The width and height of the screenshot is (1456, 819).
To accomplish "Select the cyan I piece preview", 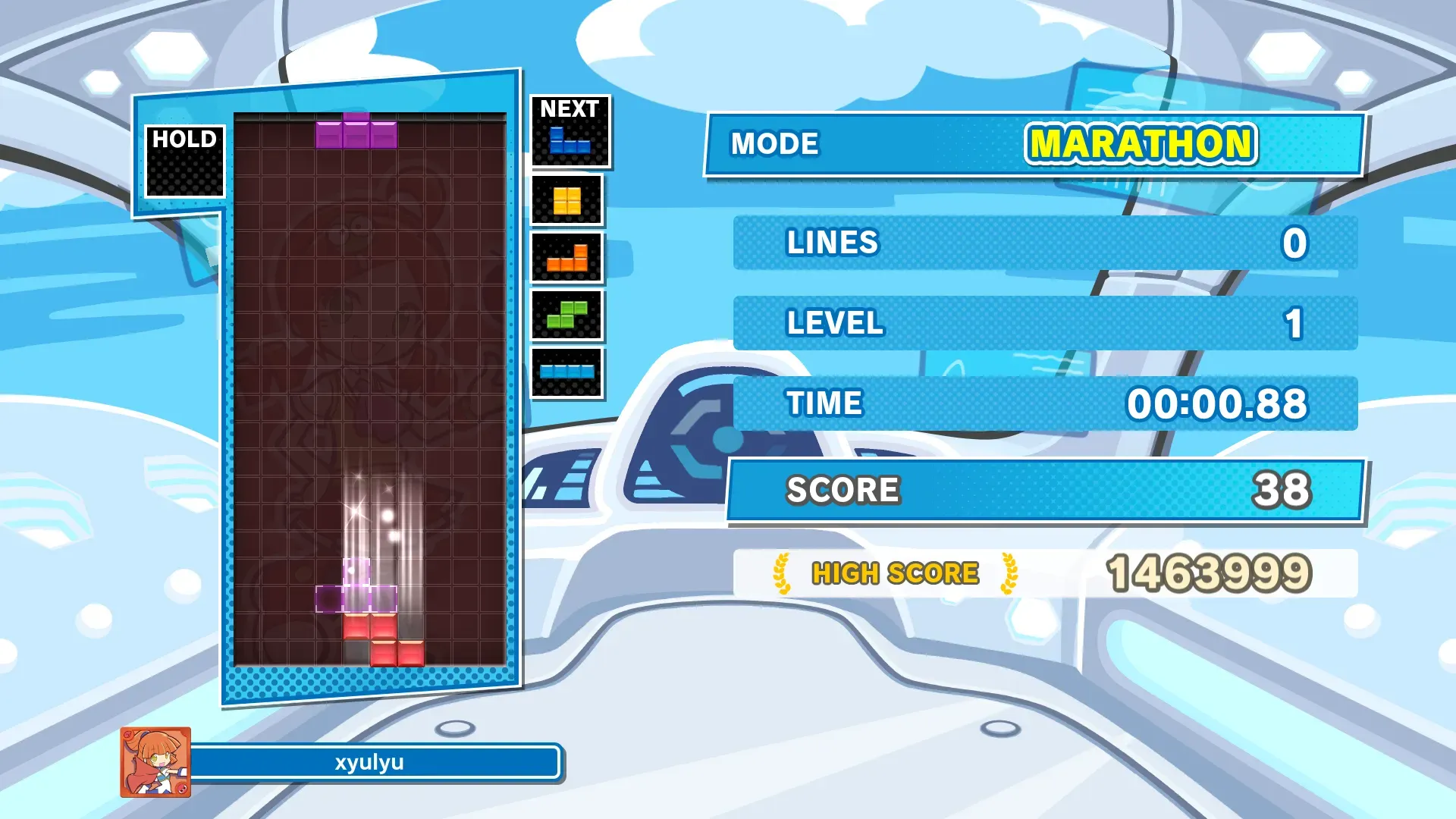I will pyautogui.click(x=567, y=372).
